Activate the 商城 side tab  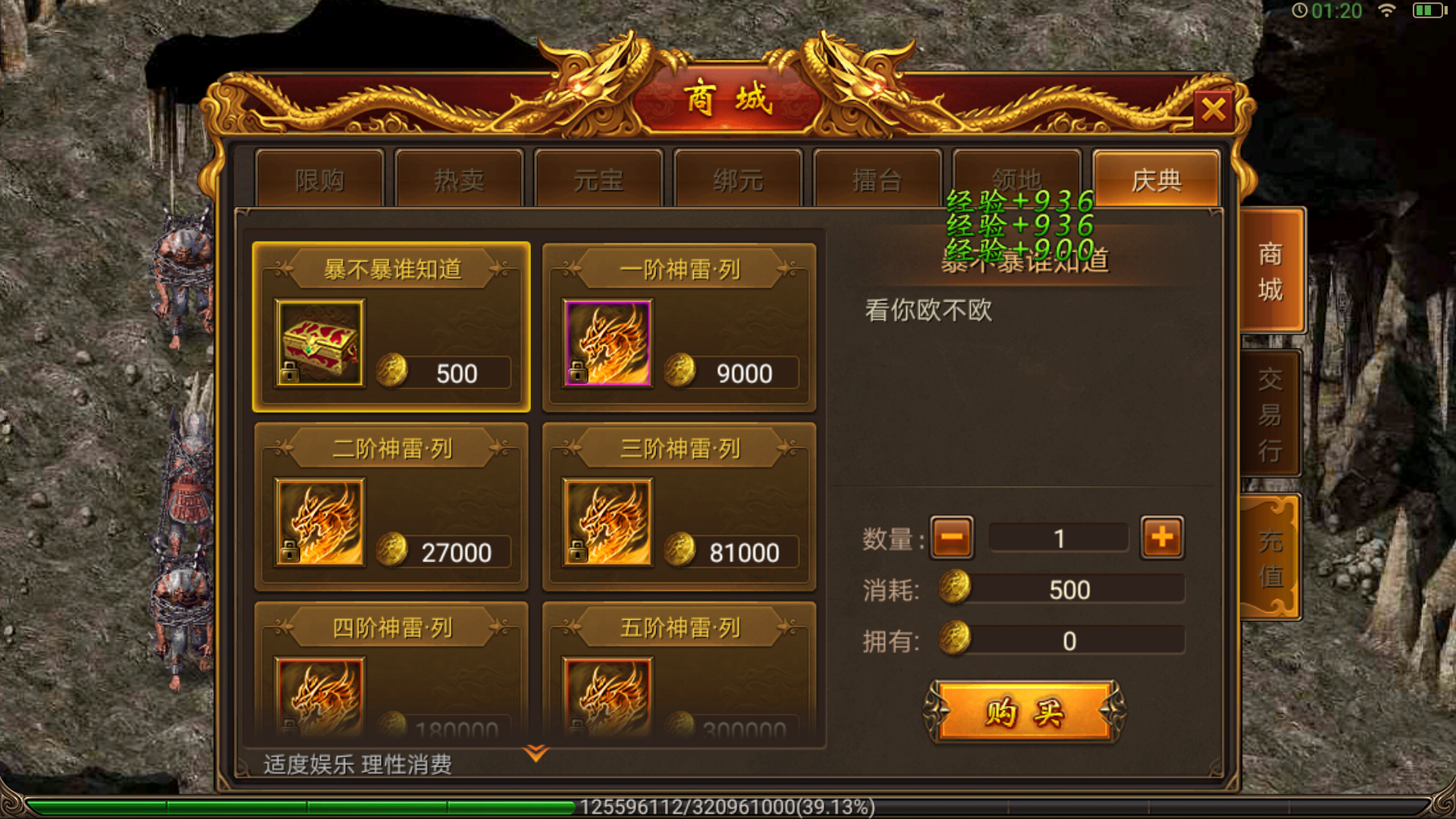pos(1272,273)
